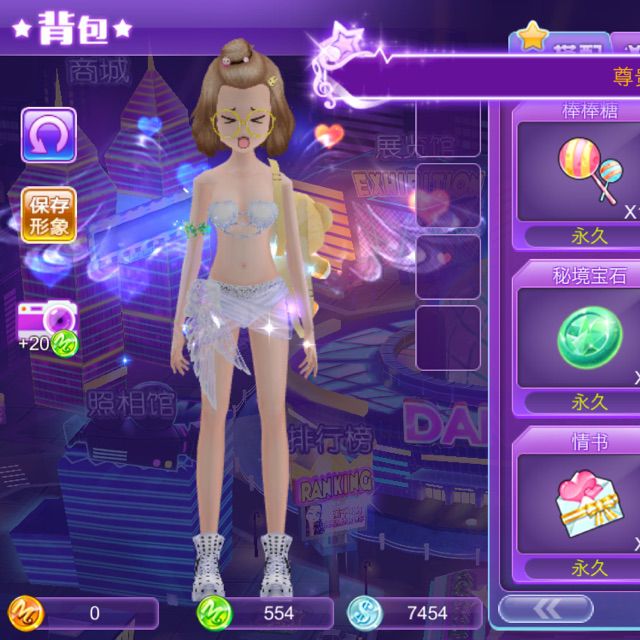This screenshot has height=640, width=640.
Task: Choose the 情书 love letter item
Action: (x=588, y=502)
